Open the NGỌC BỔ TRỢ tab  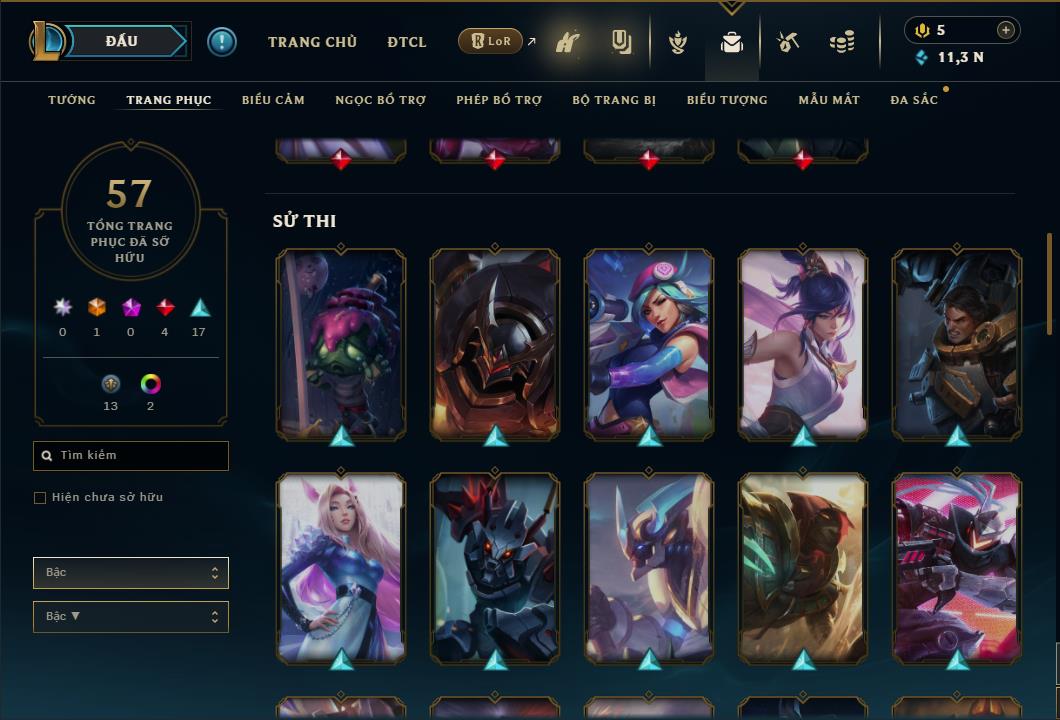click(x=380, y=100)
